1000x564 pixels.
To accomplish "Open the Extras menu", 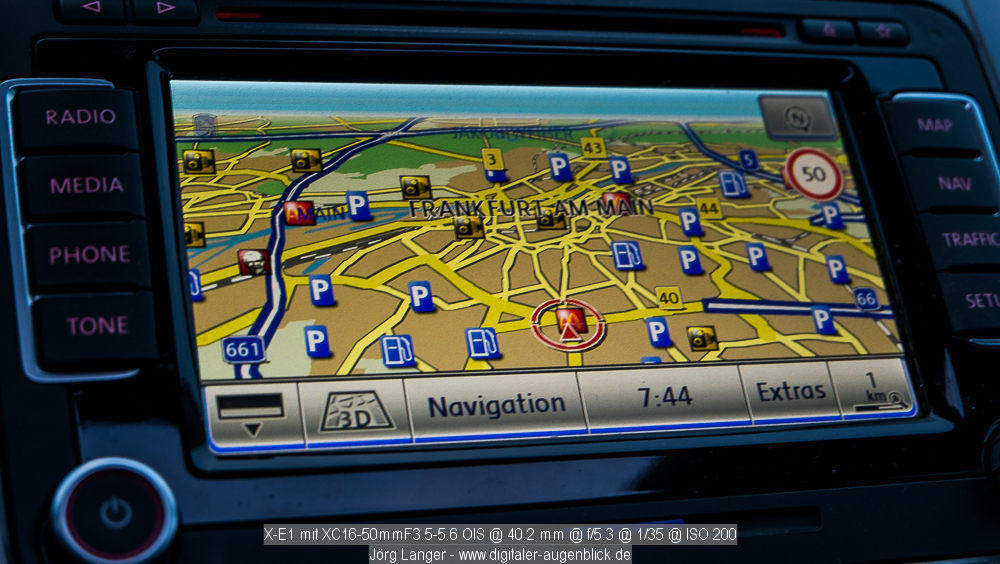I will (x=790, y=392).
